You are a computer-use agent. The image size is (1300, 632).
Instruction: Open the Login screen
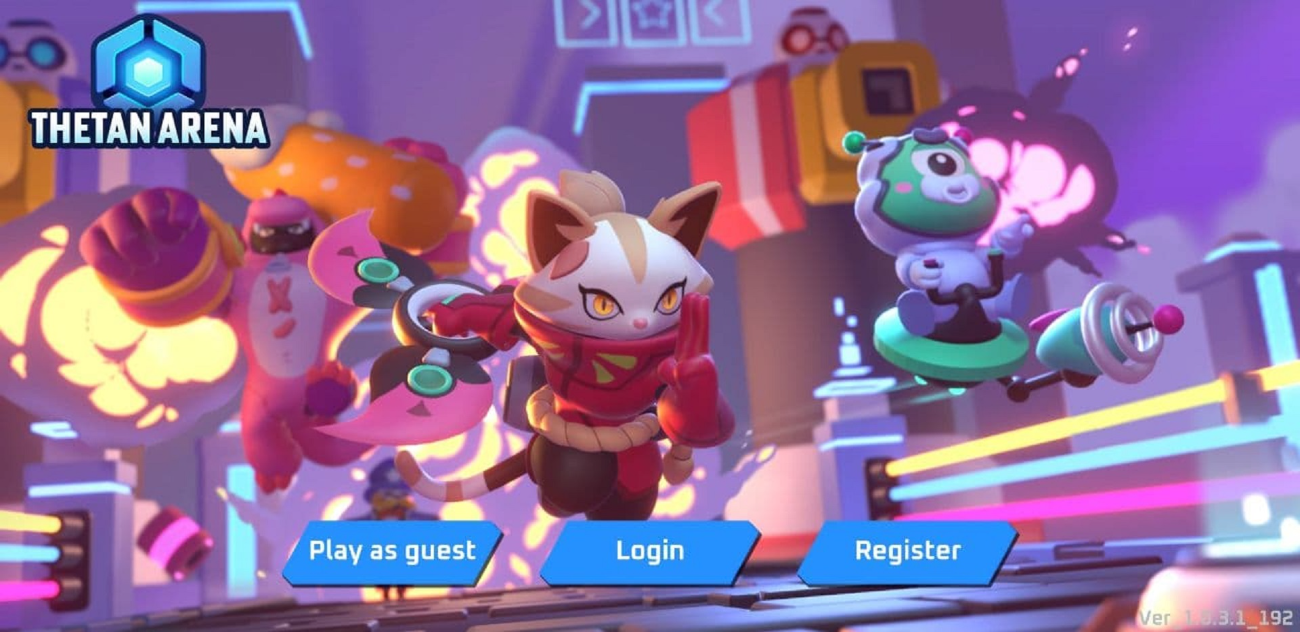650,551
